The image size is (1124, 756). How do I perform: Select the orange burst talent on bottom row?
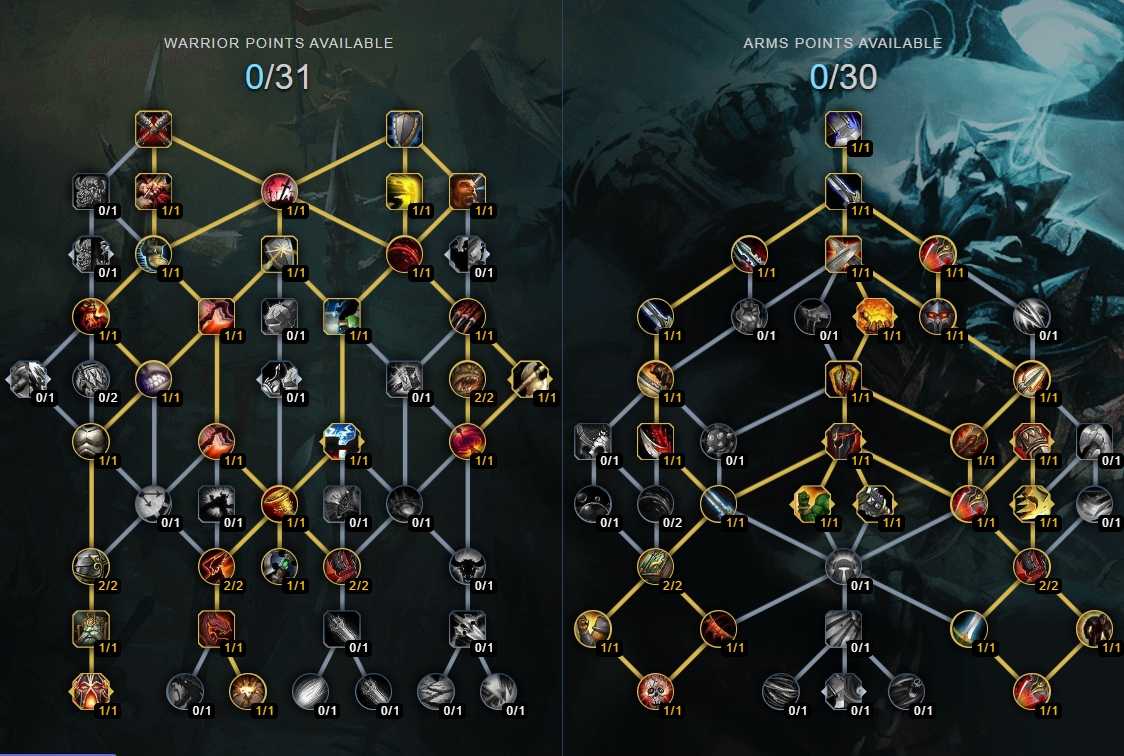pyautogui.click(x=247, y=690)
